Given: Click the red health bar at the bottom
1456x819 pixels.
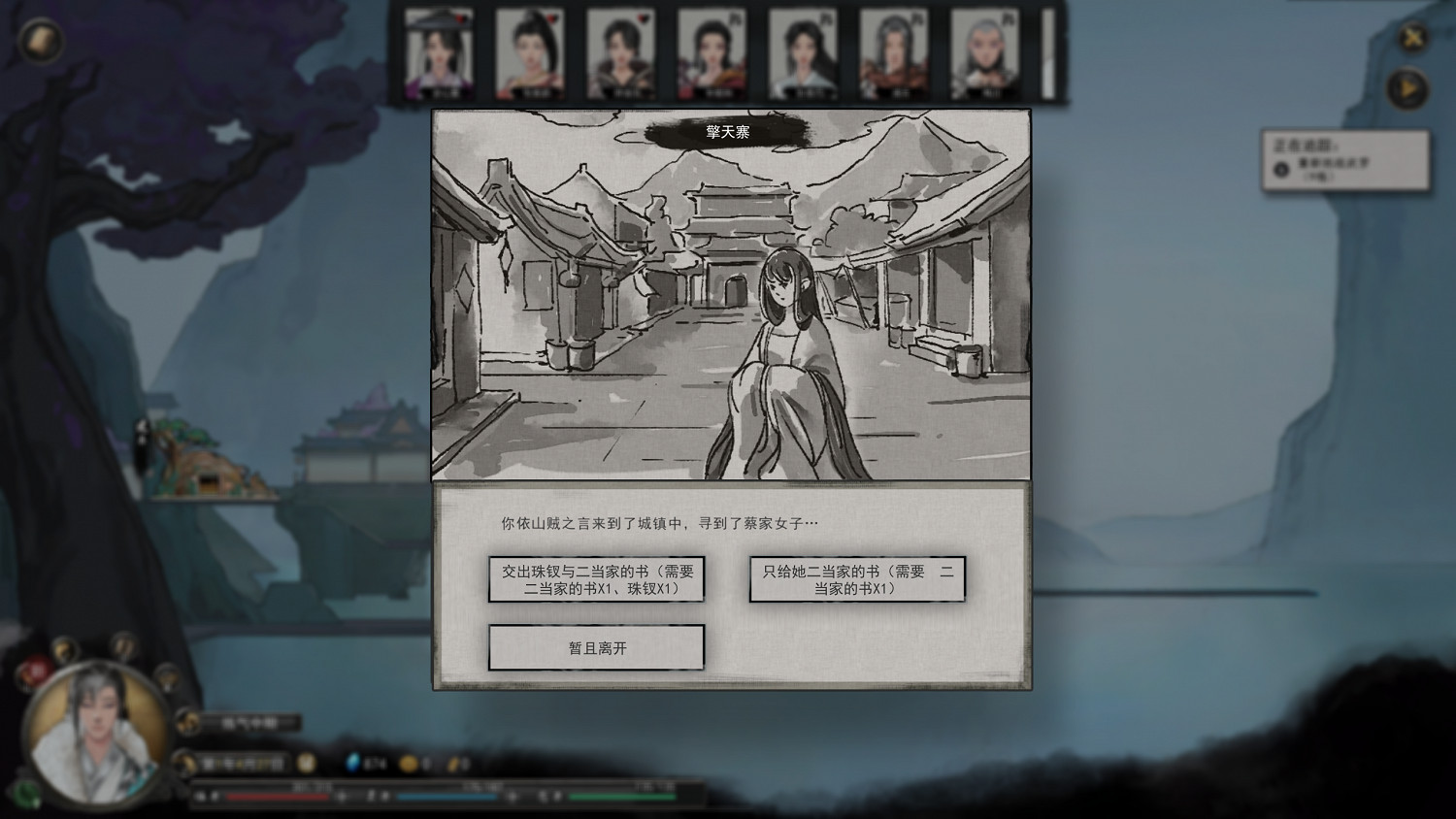Looking at the screenshot, I should 277,796.
